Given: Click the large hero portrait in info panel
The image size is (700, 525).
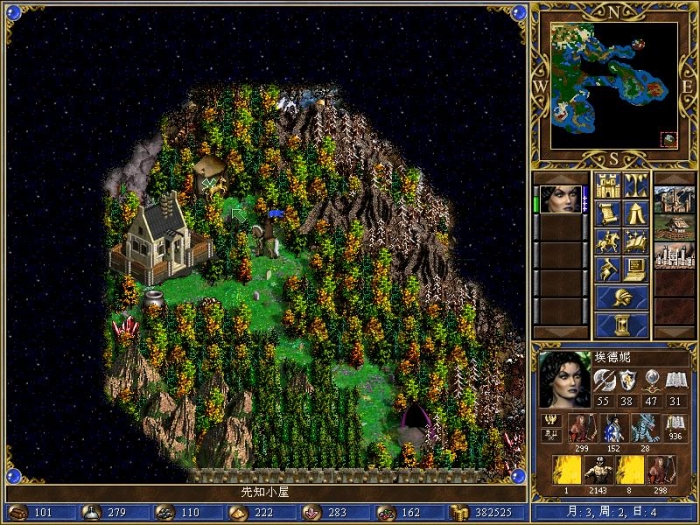Looking at the screenshot, I should tap(565, 379).
